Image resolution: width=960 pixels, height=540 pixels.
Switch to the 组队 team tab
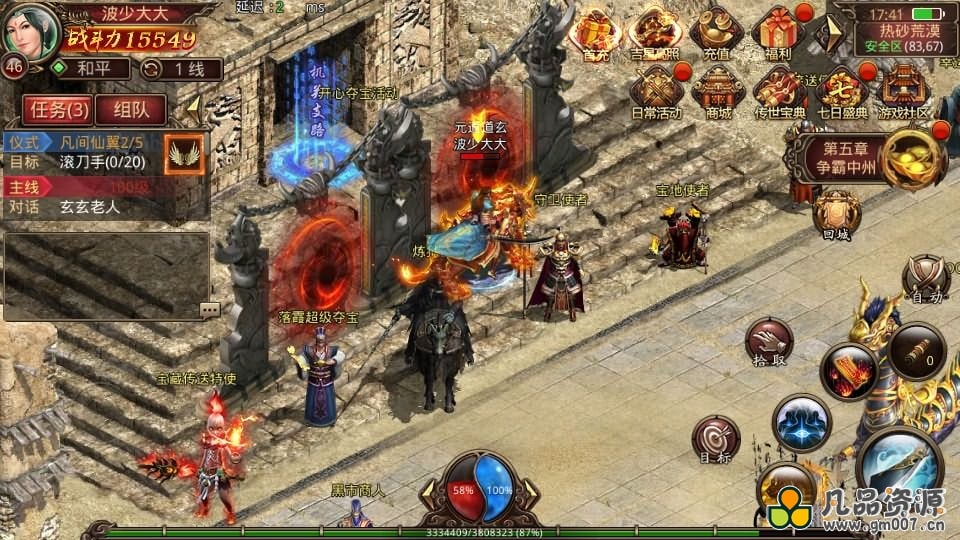click(131, 109)
